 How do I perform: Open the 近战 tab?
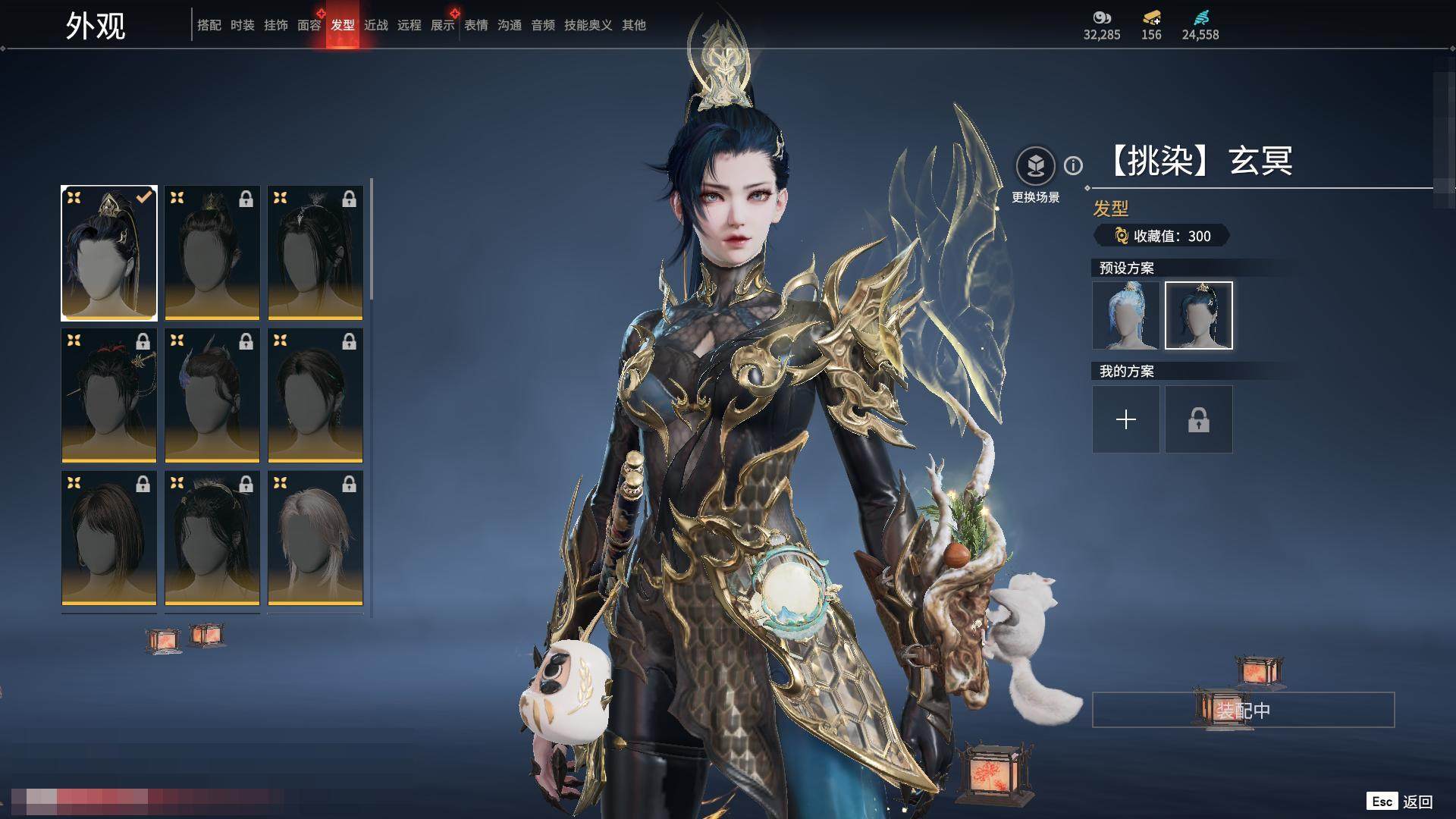[375, 25]
